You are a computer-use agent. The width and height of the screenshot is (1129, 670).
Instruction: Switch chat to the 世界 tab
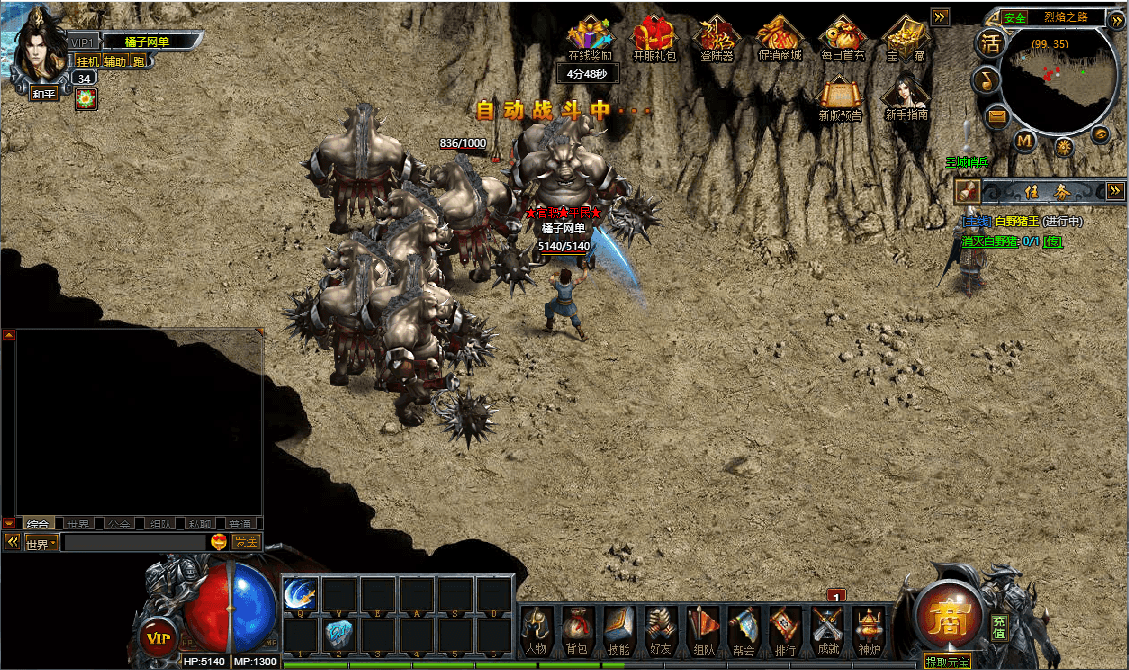coord(78,523)
